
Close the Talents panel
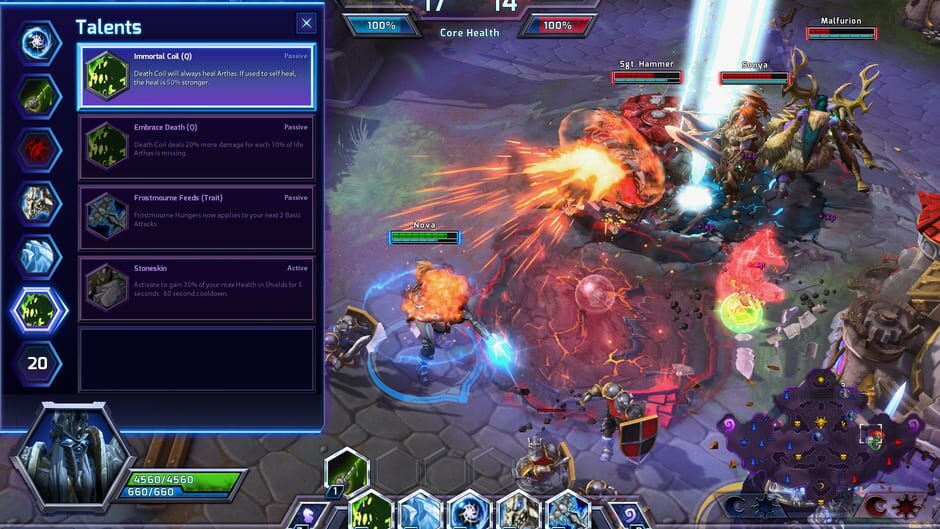pos(306,23)
